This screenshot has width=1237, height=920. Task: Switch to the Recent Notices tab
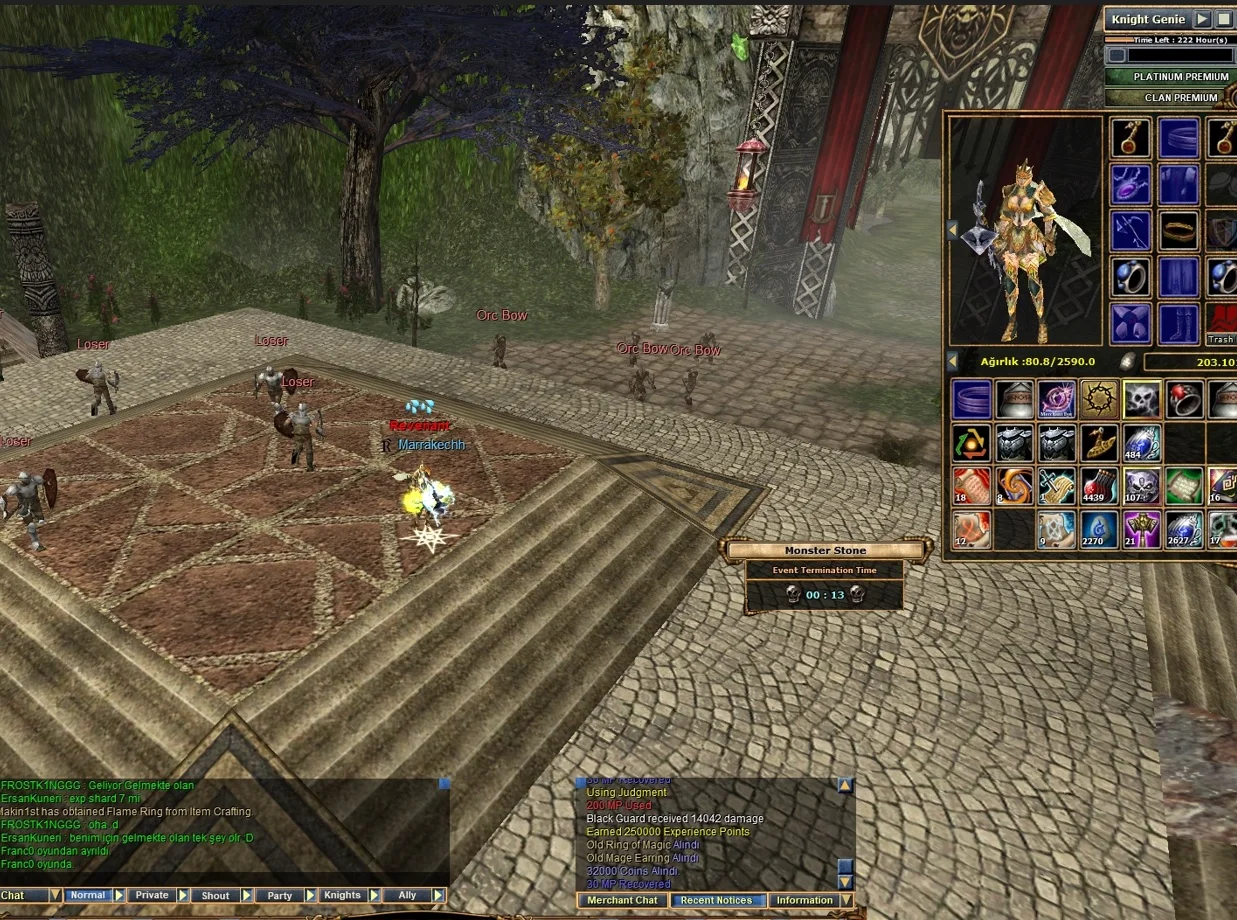(716, 900)
